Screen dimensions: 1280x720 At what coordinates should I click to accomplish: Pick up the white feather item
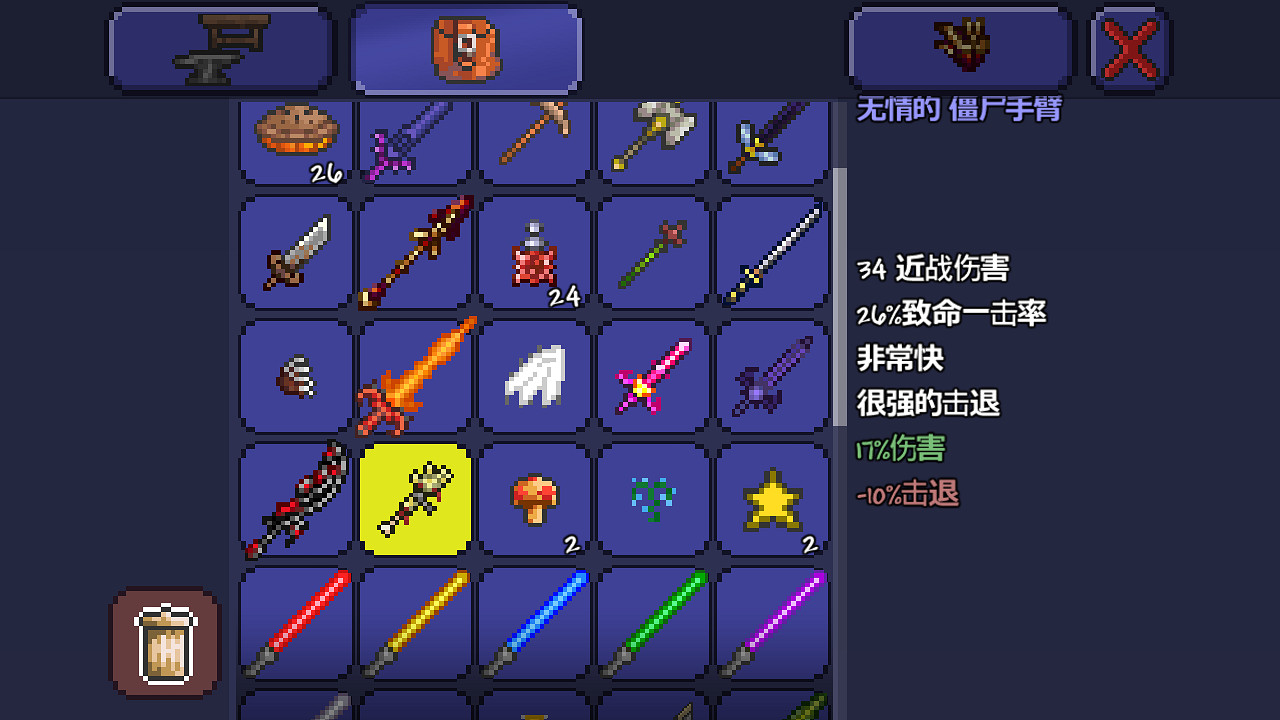533,376
